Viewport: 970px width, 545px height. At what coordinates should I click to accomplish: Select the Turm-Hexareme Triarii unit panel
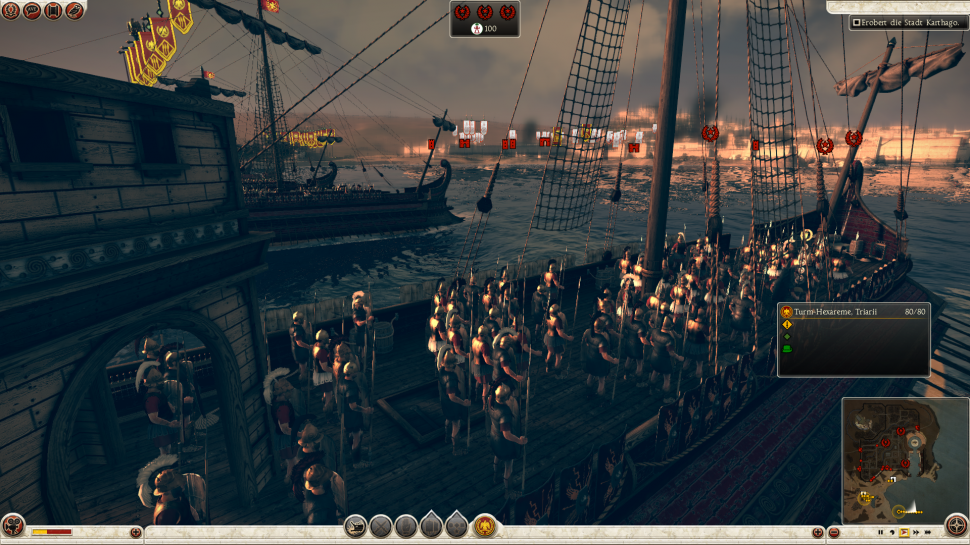tap(853, 339)
